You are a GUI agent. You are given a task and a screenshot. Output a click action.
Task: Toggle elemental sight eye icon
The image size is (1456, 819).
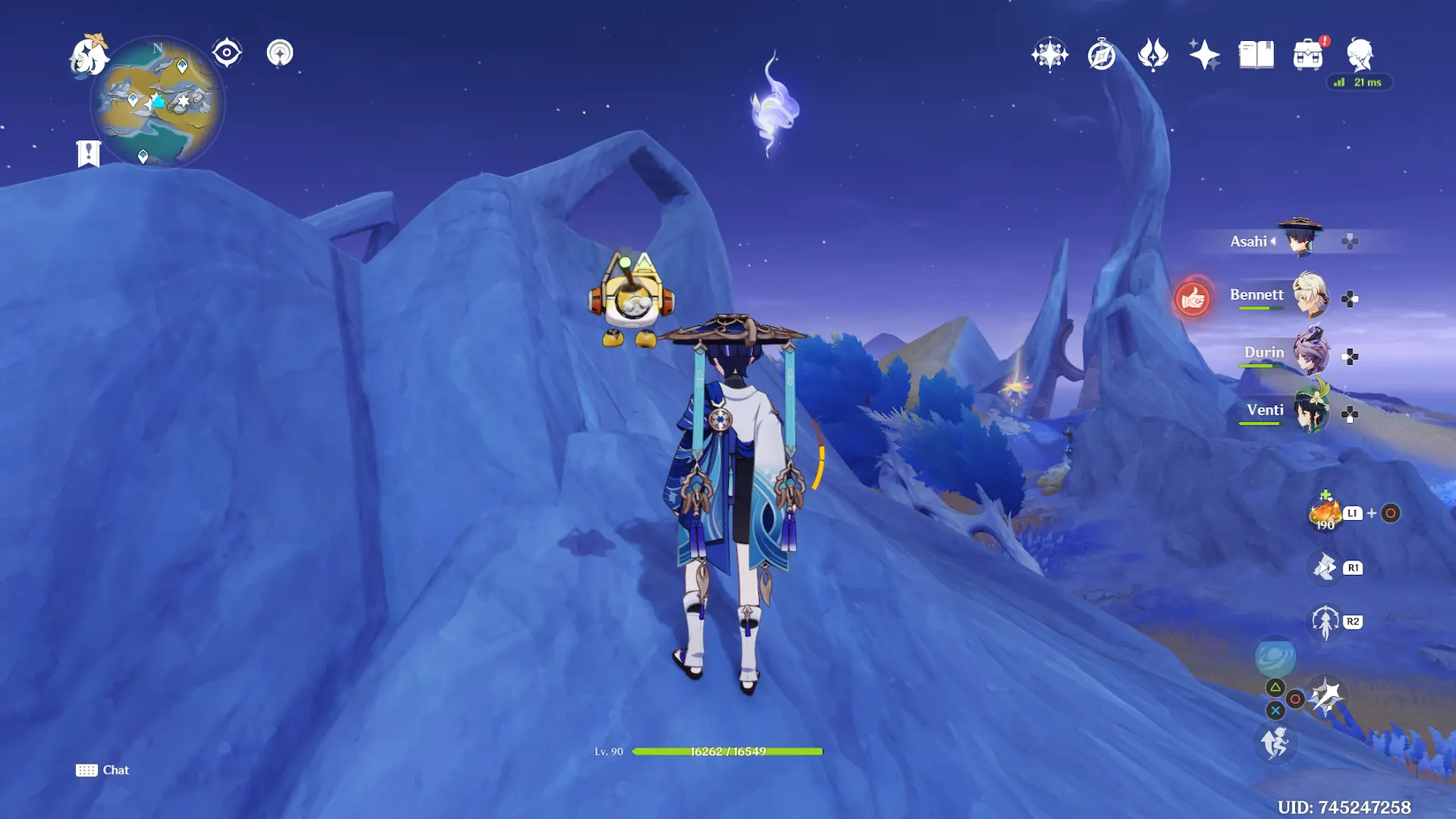point(227,53)
